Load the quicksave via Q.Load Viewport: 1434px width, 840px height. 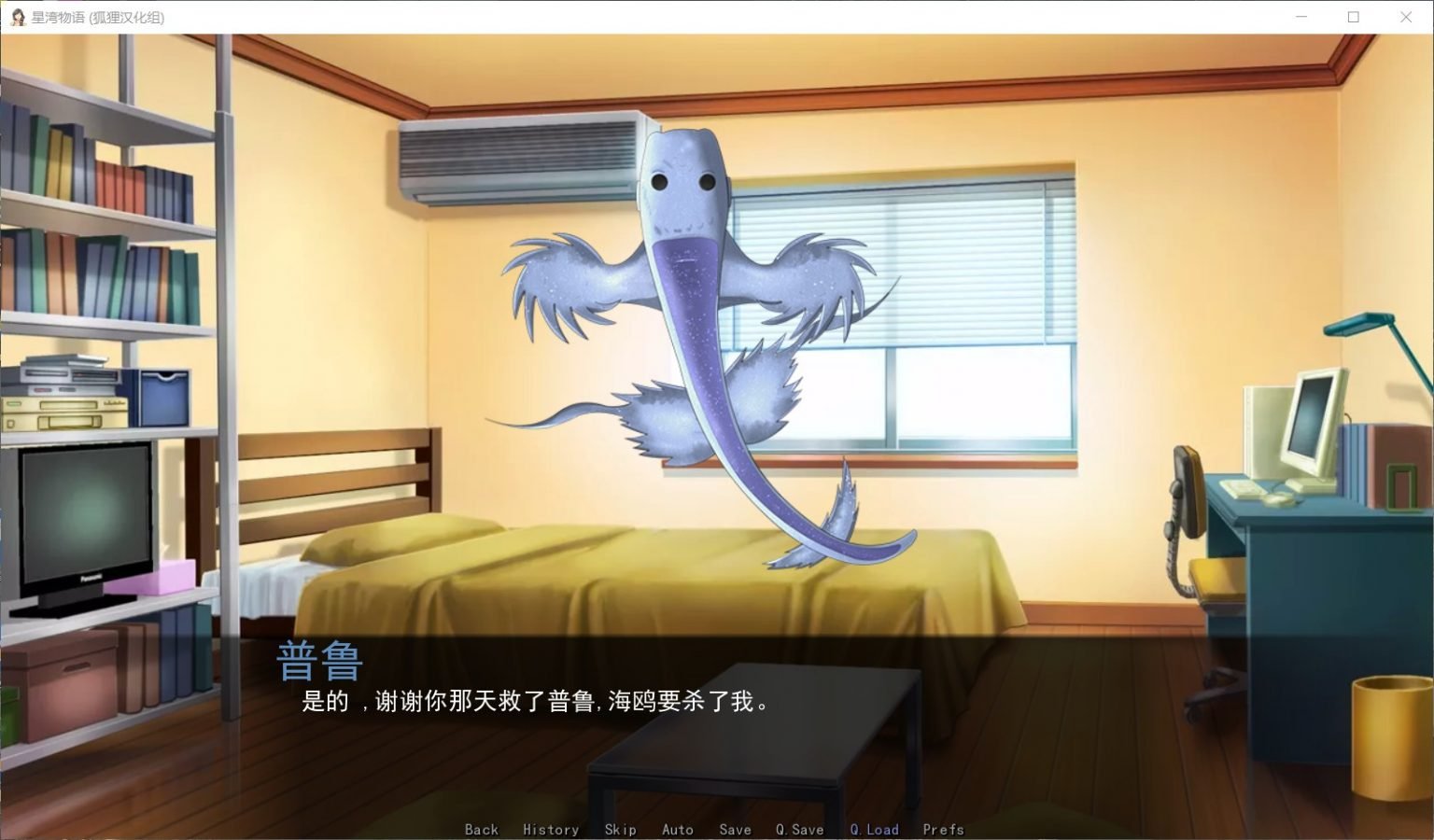[x=874, y=829]
